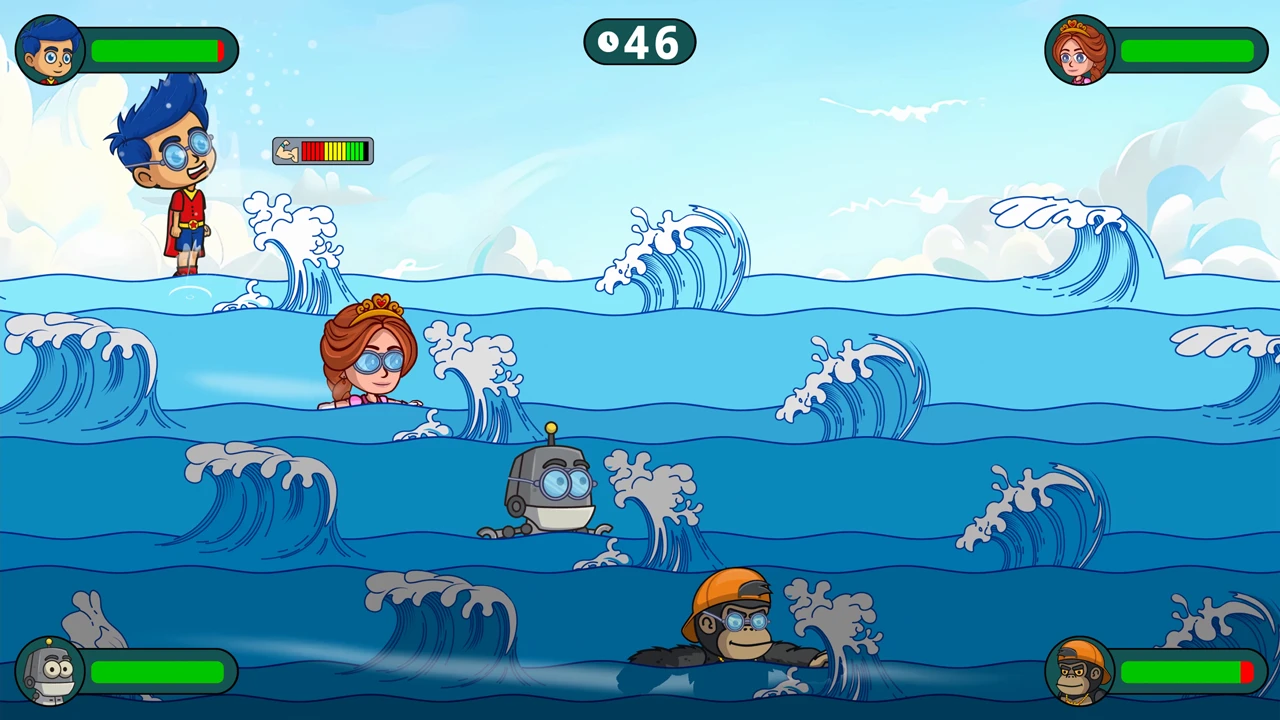
Task: Choose the robot player portrait
Action: 50,671
